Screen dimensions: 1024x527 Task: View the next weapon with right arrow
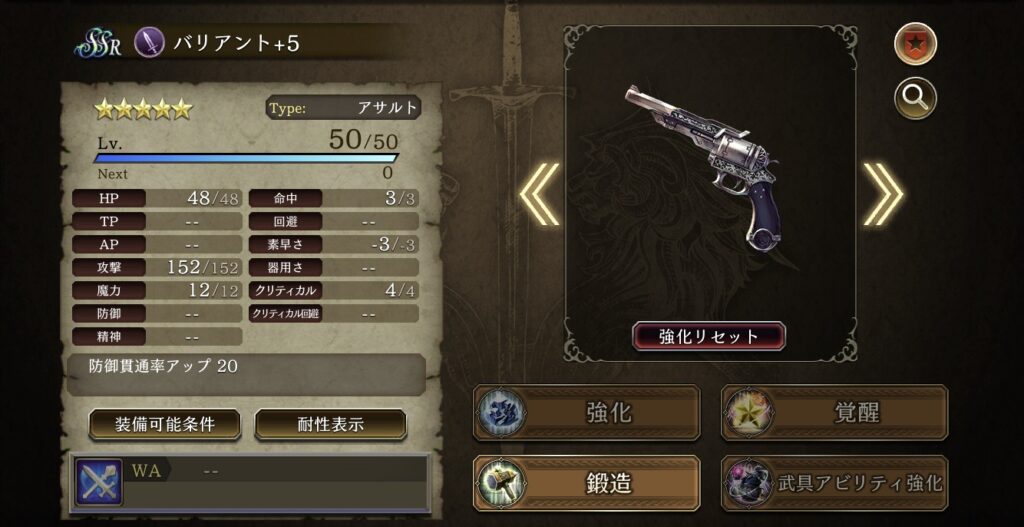[882, 193]
